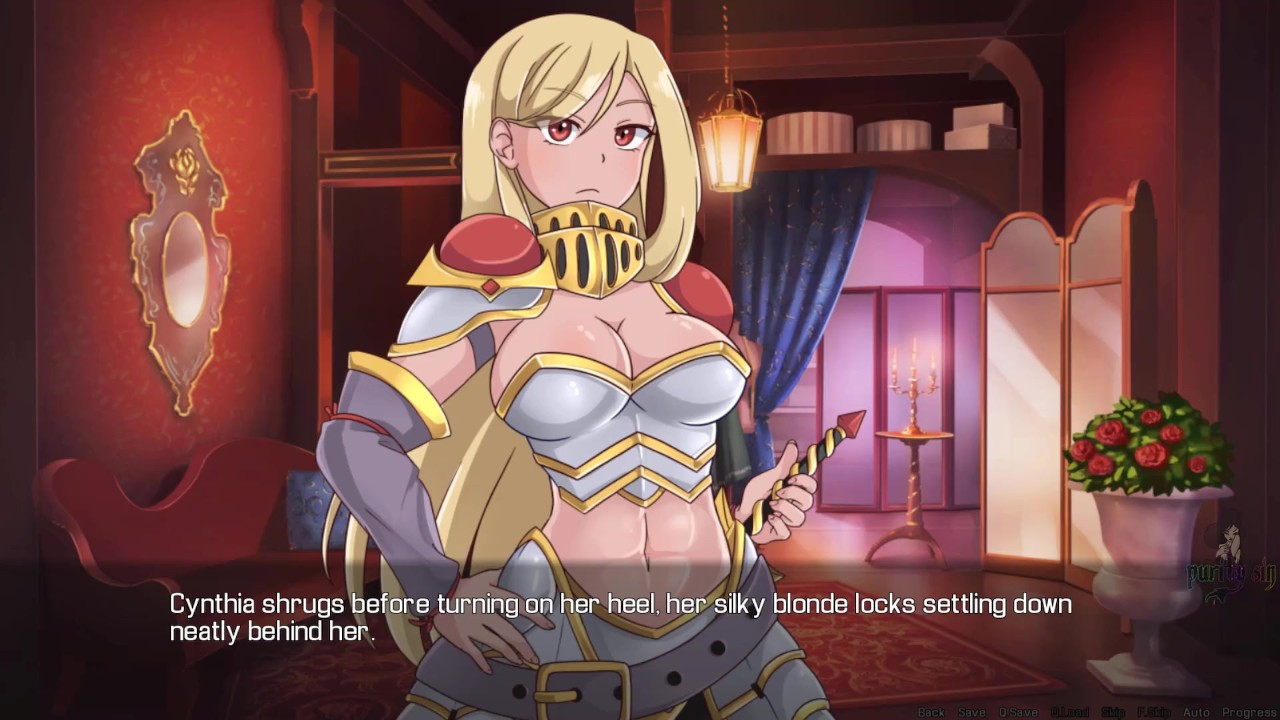
Task: Toggle Auto-play dialogue mode
Action: coord(1197,712)
